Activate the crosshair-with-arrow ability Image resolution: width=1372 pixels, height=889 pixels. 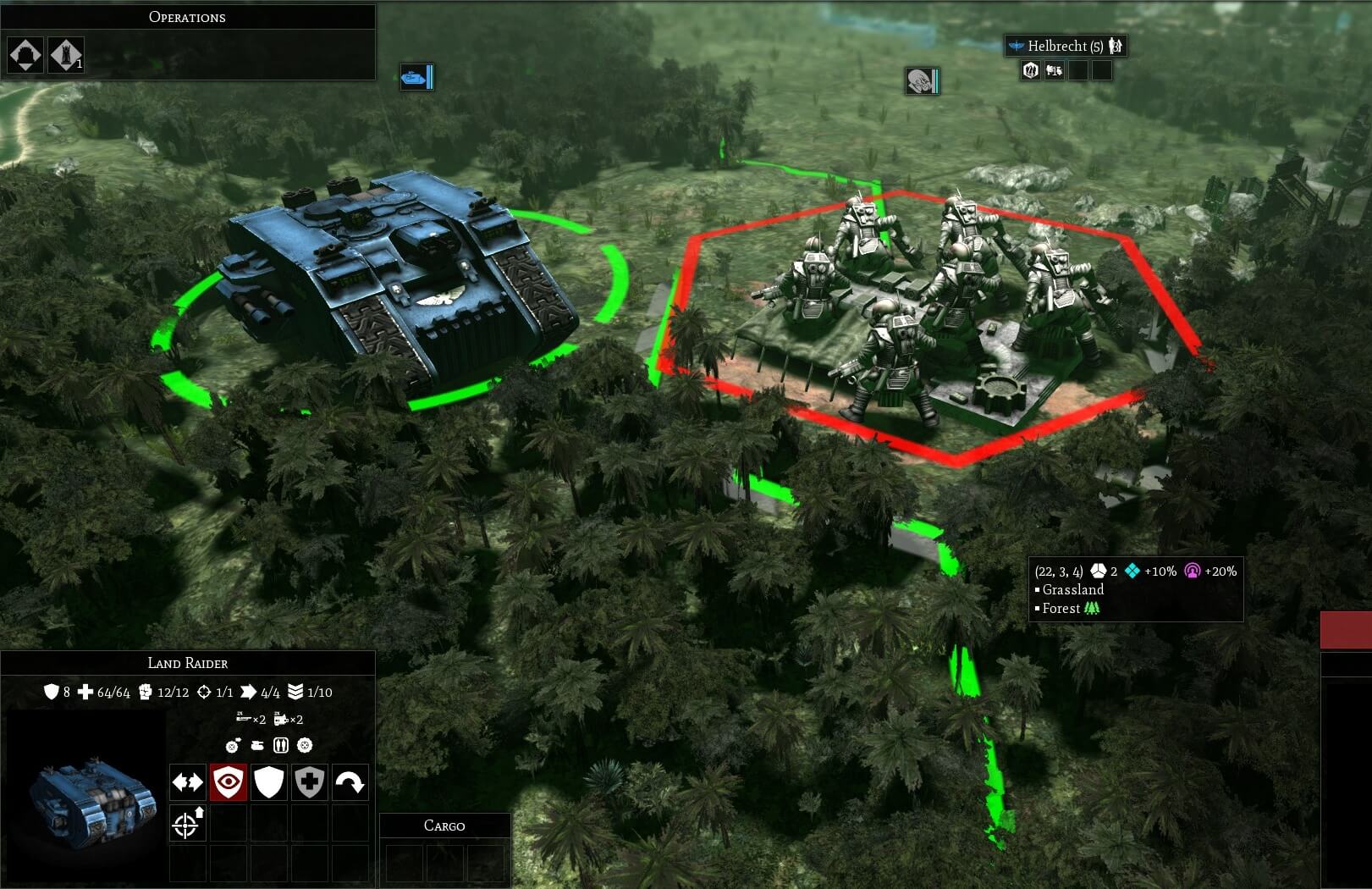tap(187, 823)
